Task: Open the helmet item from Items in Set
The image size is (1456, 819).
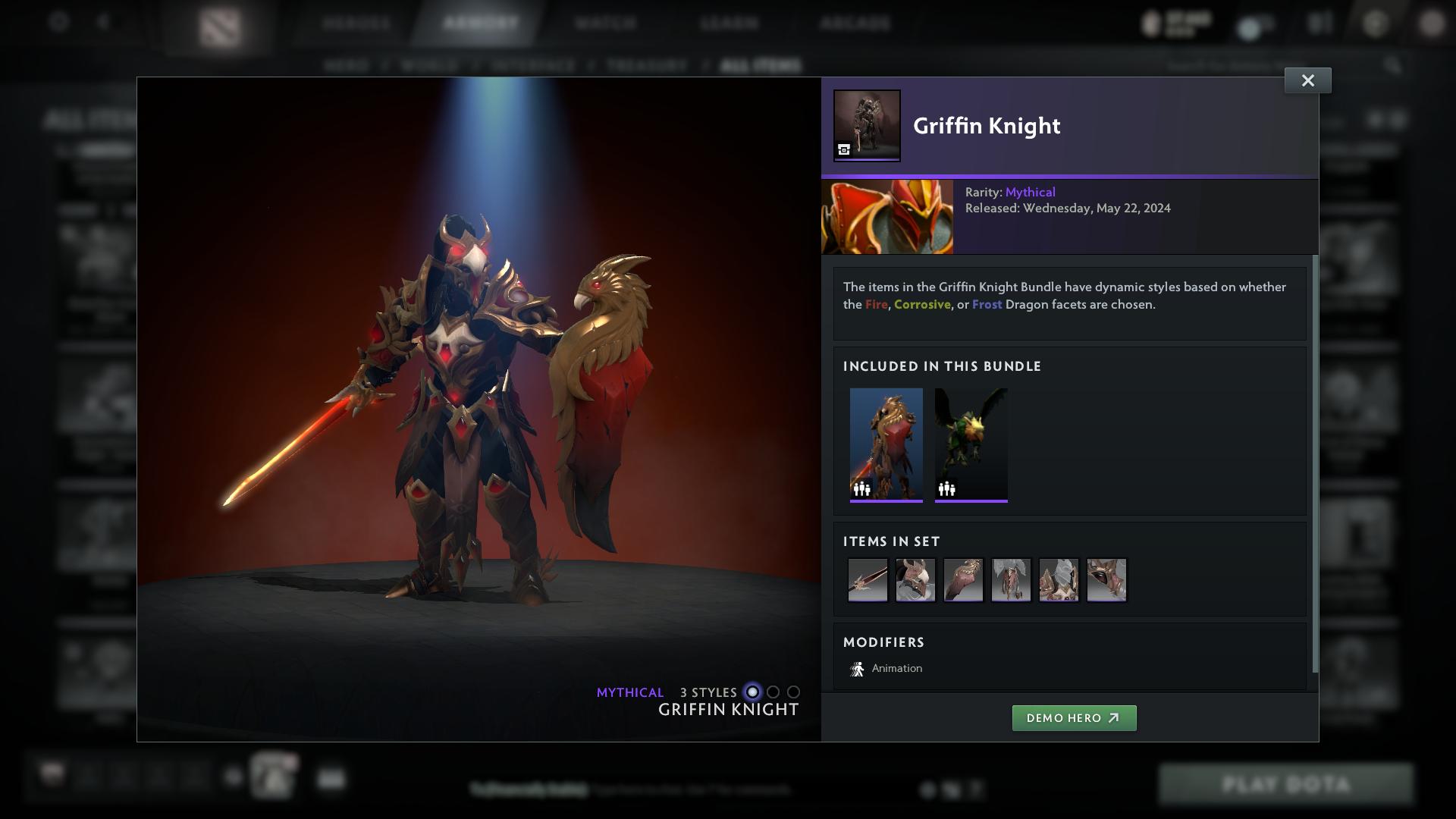Action: tap(915, 579)
